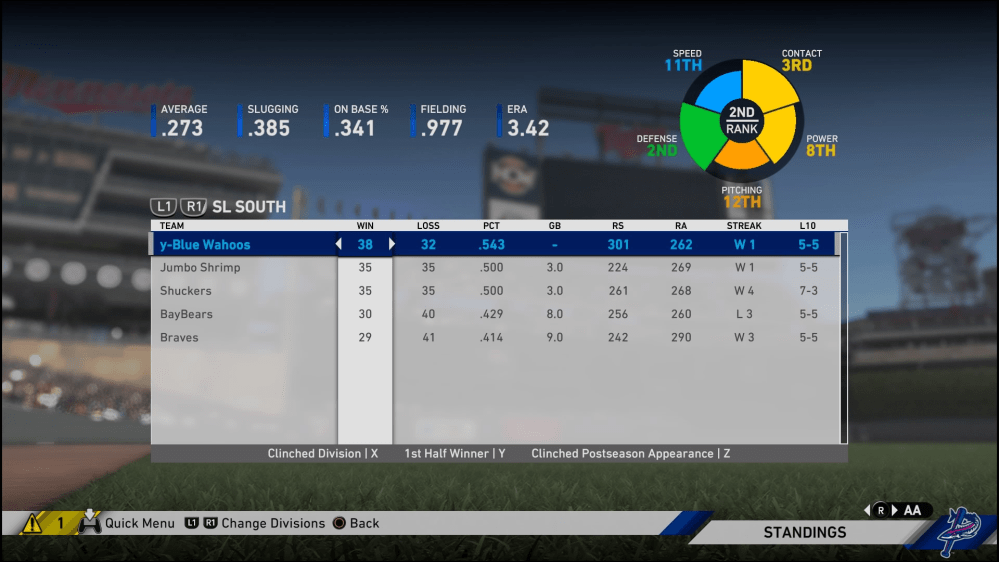Open the Quick Menu

(x=139, y=523)
